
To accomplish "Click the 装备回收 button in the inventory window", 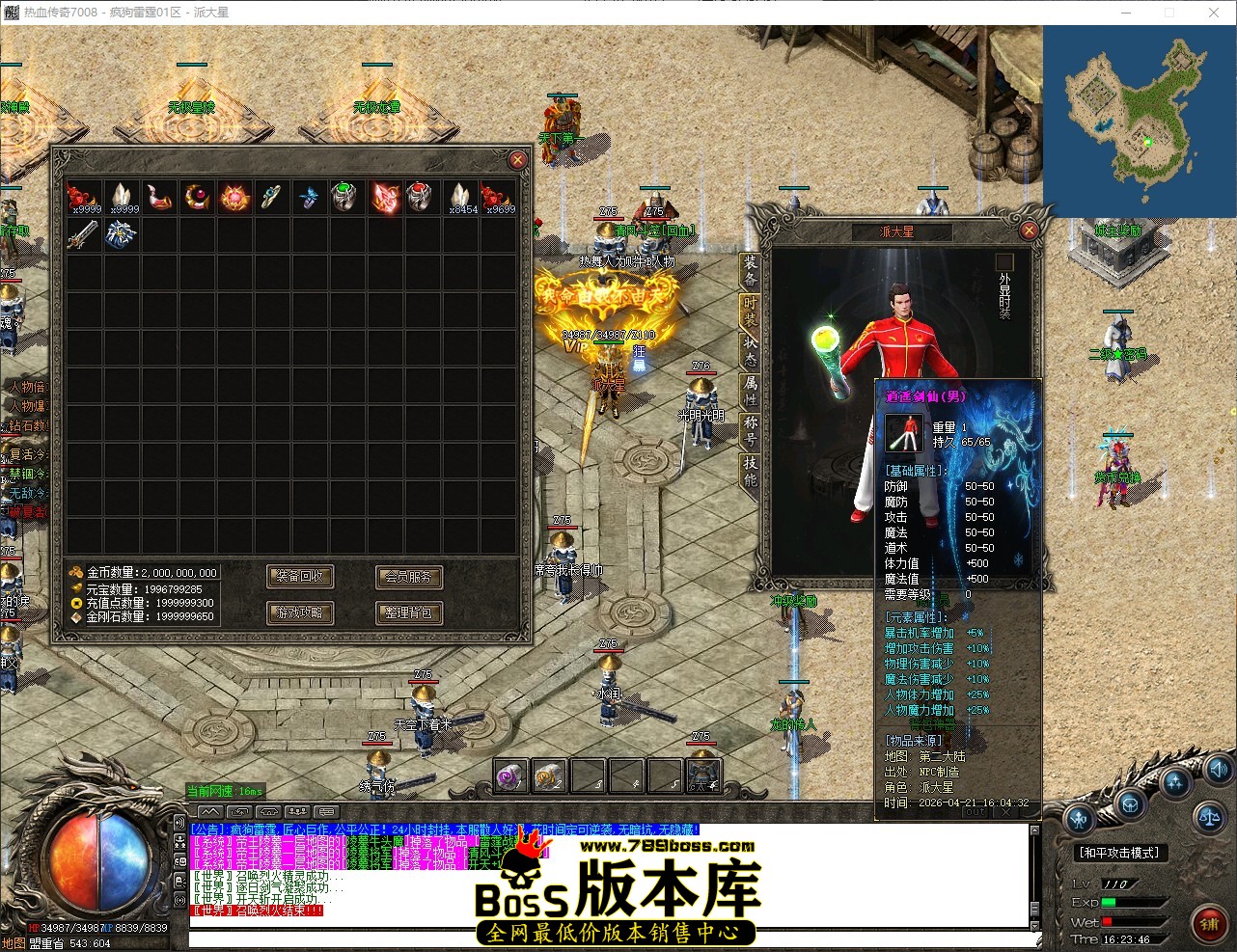I will click(x=300, y=577).
